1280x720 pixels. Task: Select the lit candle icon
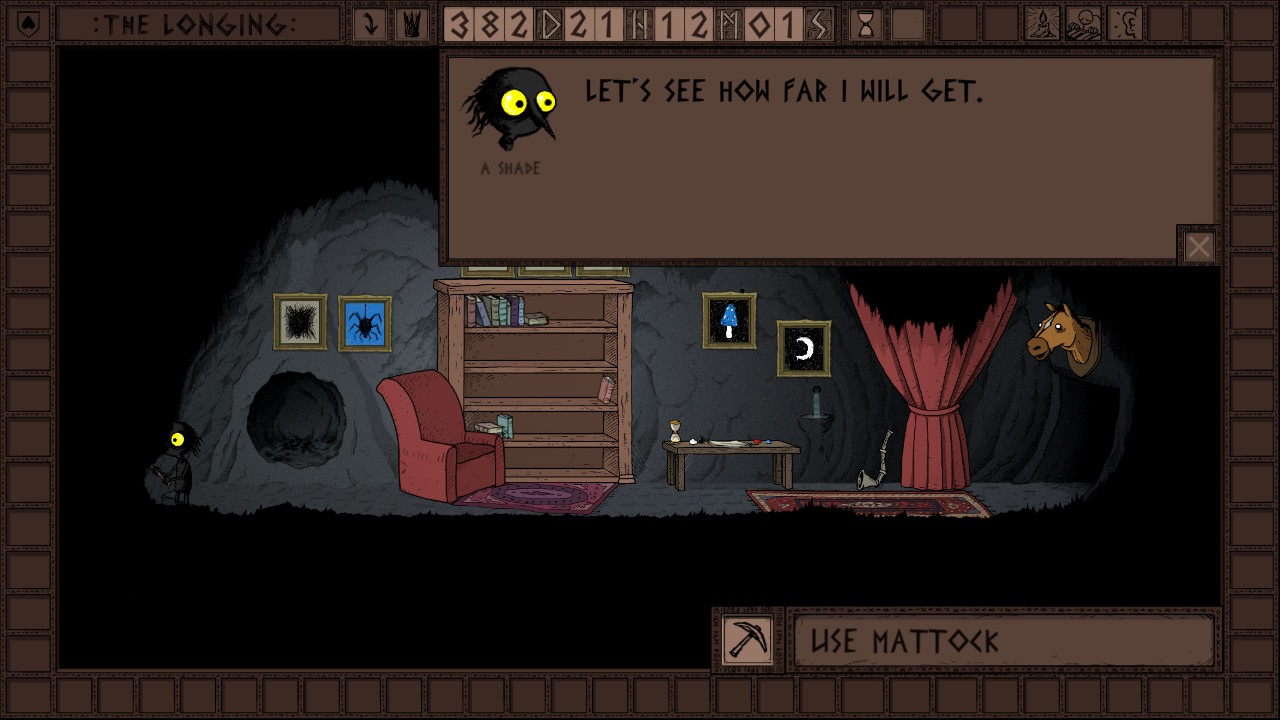(1043, 24)
